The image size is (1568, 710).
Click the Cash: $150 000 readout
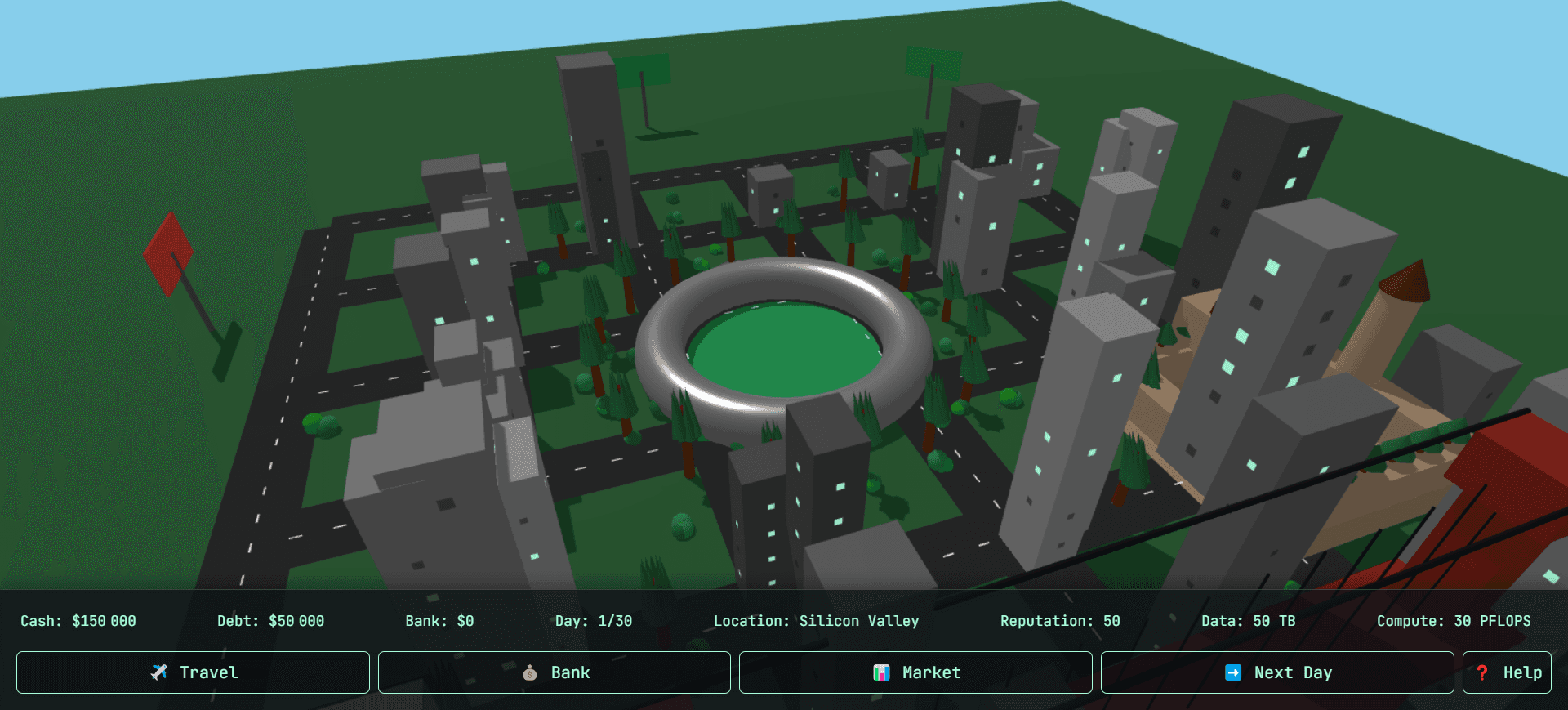(x=78, y=620)
